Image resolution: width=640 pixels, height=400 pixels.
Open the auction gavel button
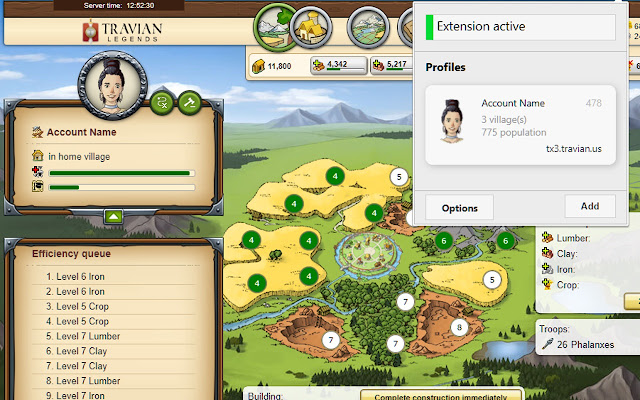coord(188,101)
